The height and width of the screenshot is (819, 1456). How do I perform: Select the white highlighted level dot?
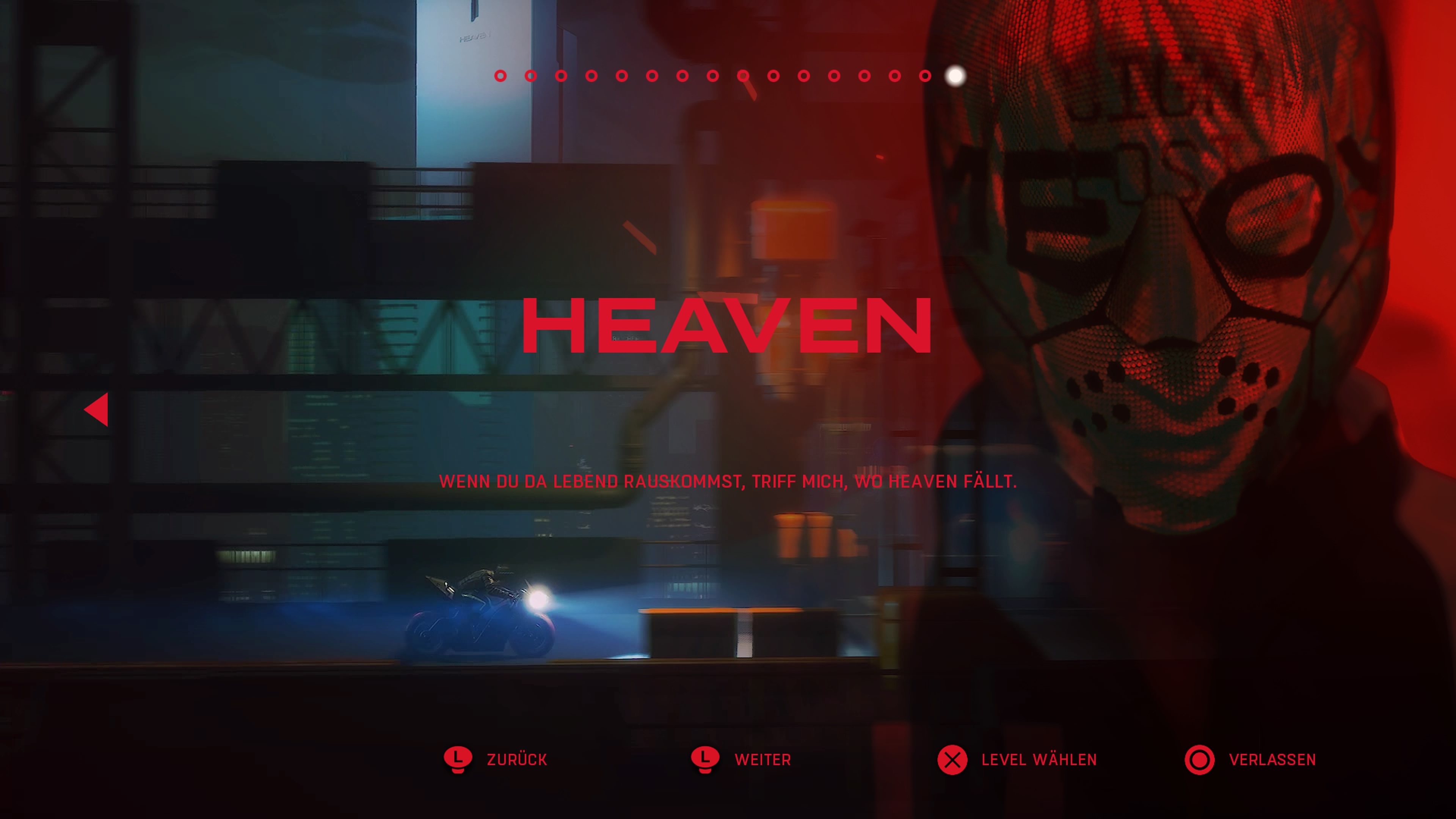point(955,76)
